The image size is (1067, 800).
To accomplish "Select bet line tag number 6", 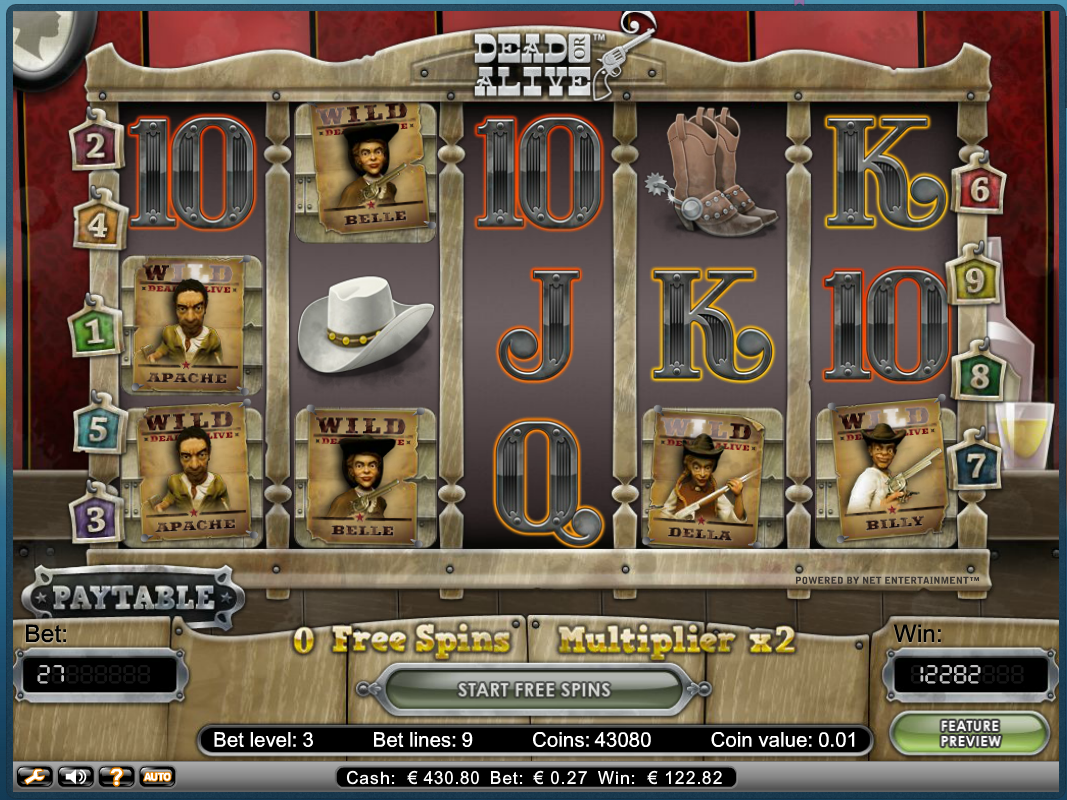I will pyautogui.click(x=979, y=189).
